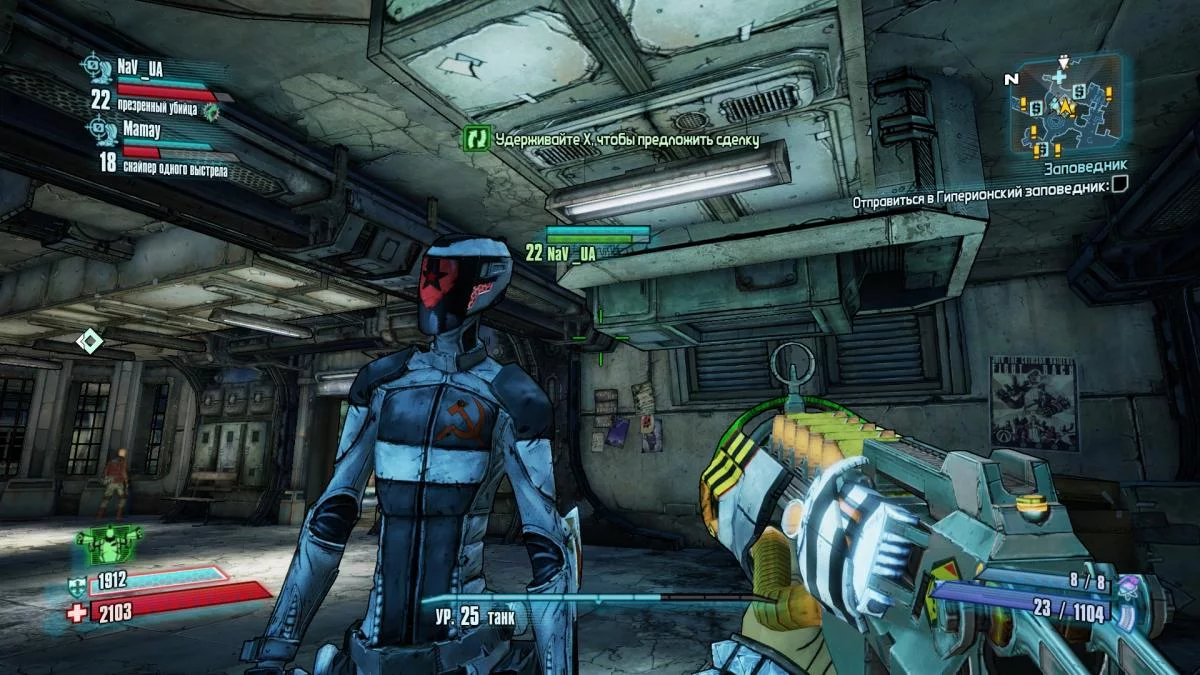Select NaV_UA's party portrait

coord(97,67)
